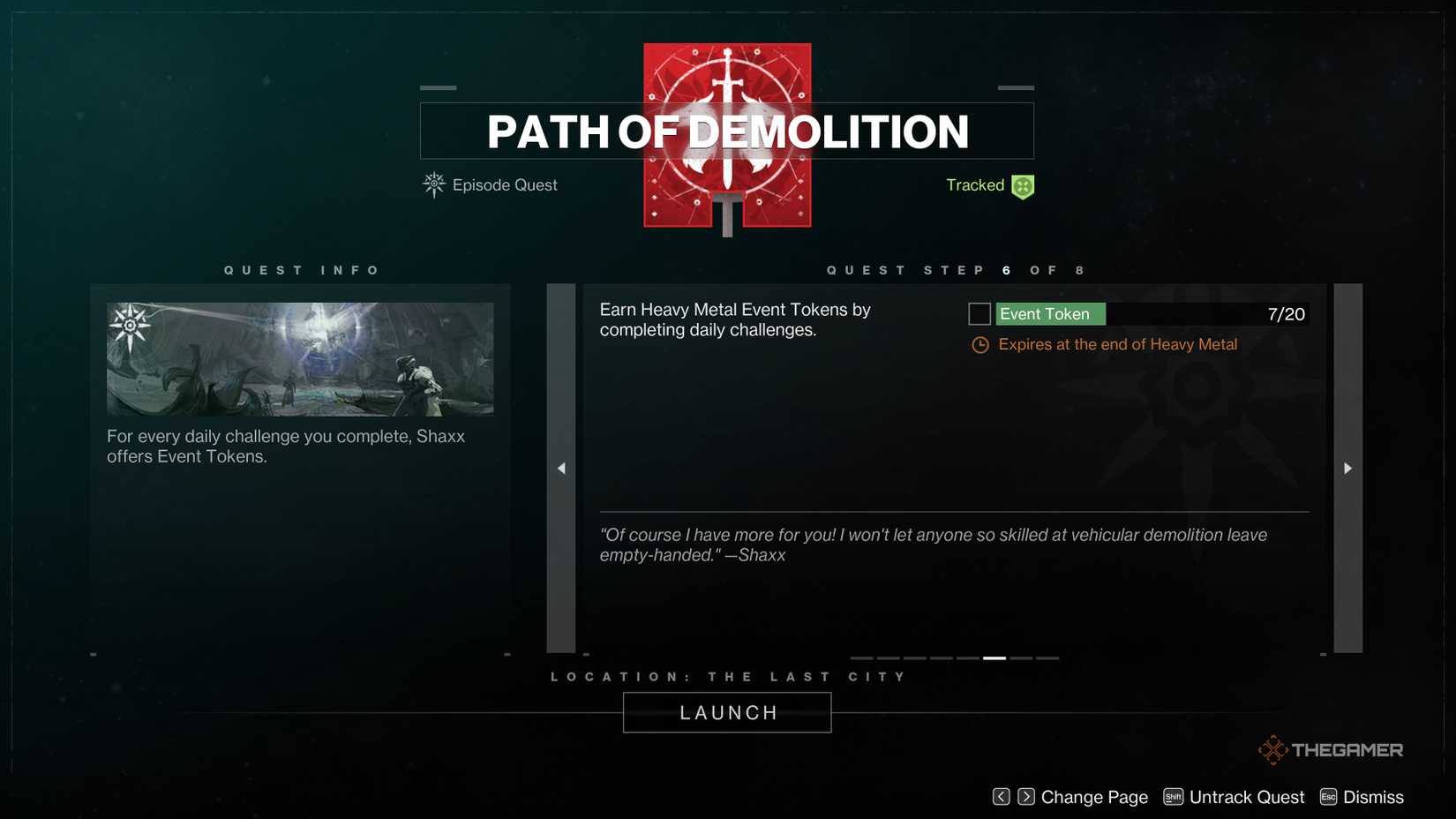
Task: Click the red Path of Demolition quest emblem
Action: [x=726, y=134]
